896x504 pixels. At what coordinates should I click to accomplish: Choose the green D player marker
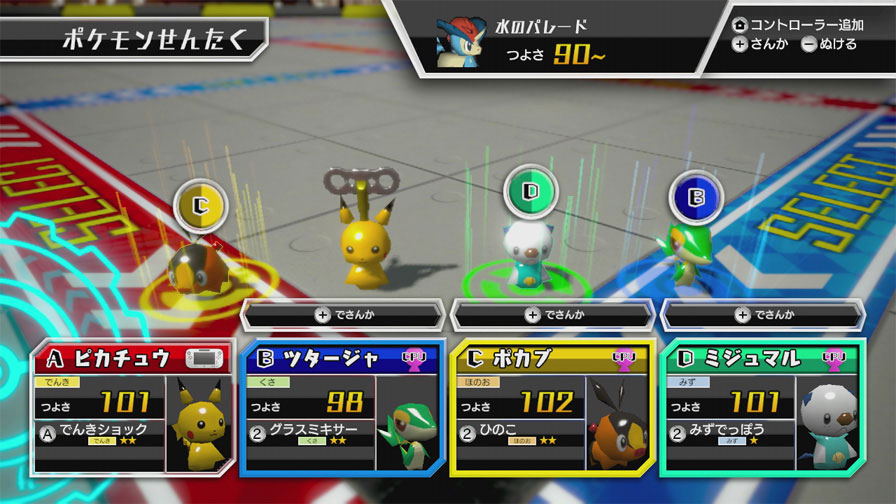[x=529, y=190]
